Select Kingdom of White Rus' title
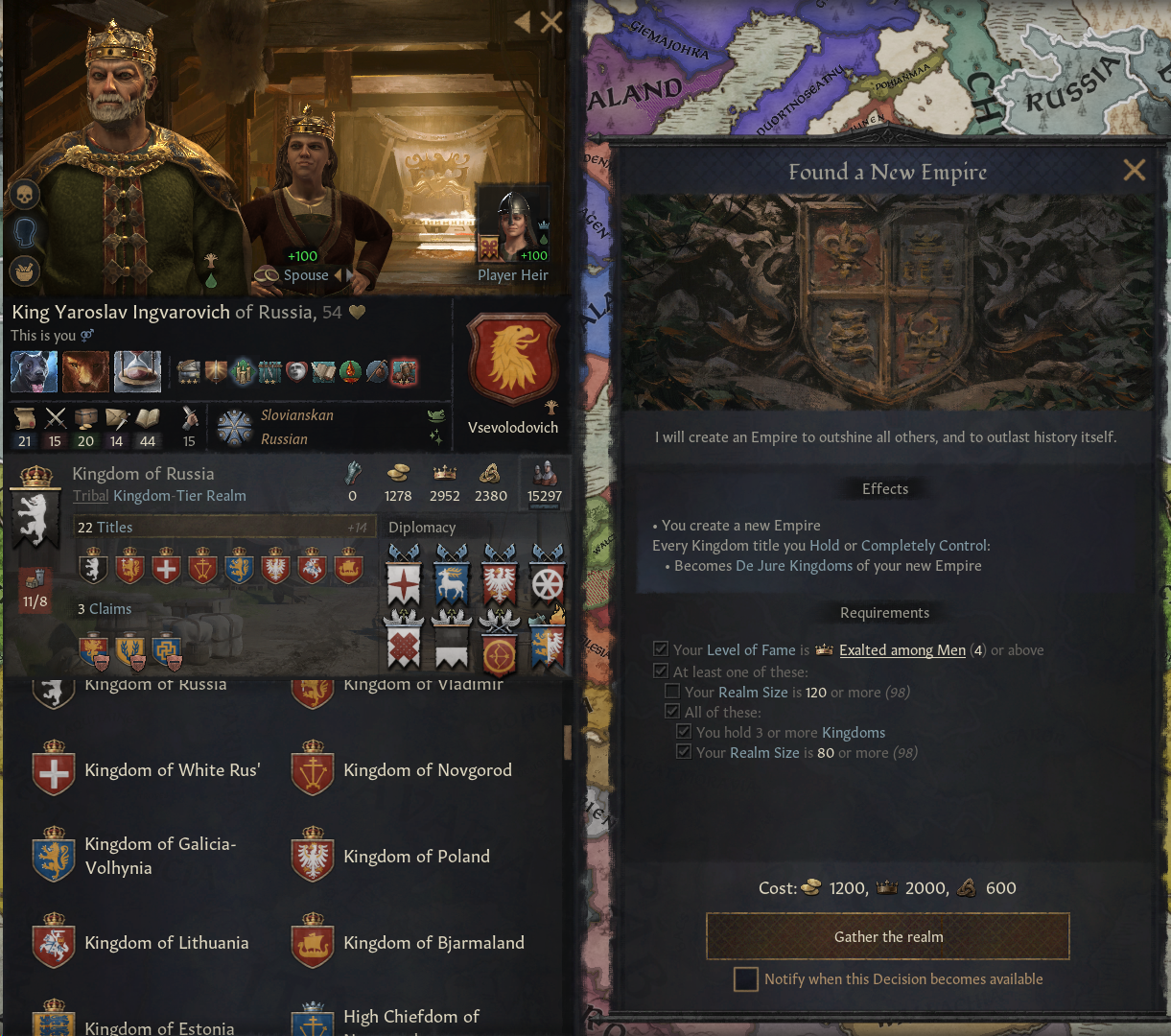The width and height of the screenshot is (1171, 1036). click(172, 770)
